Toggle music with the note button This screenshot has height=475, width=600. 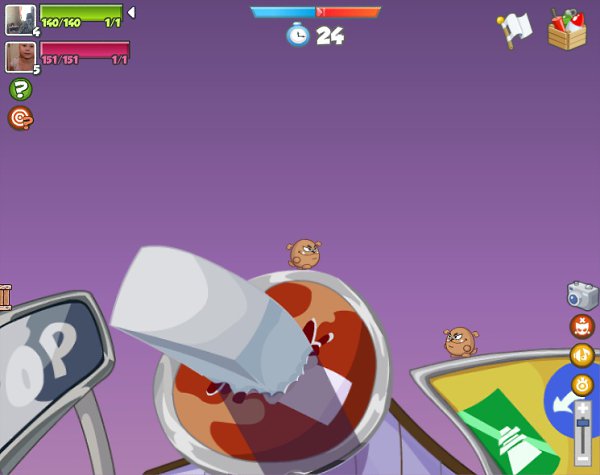[x=582, y=355]
